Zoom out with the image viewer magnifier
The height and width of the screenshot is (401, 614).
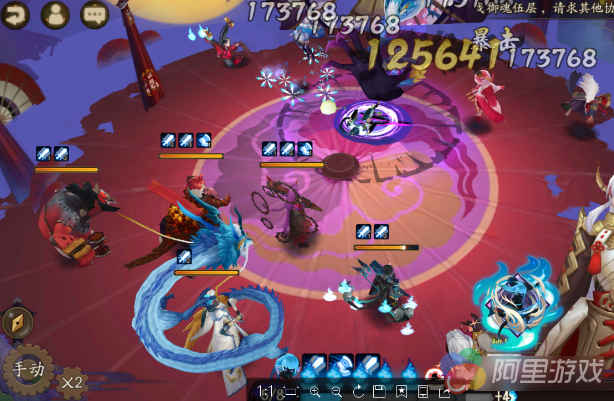click(x=336, y=391)
